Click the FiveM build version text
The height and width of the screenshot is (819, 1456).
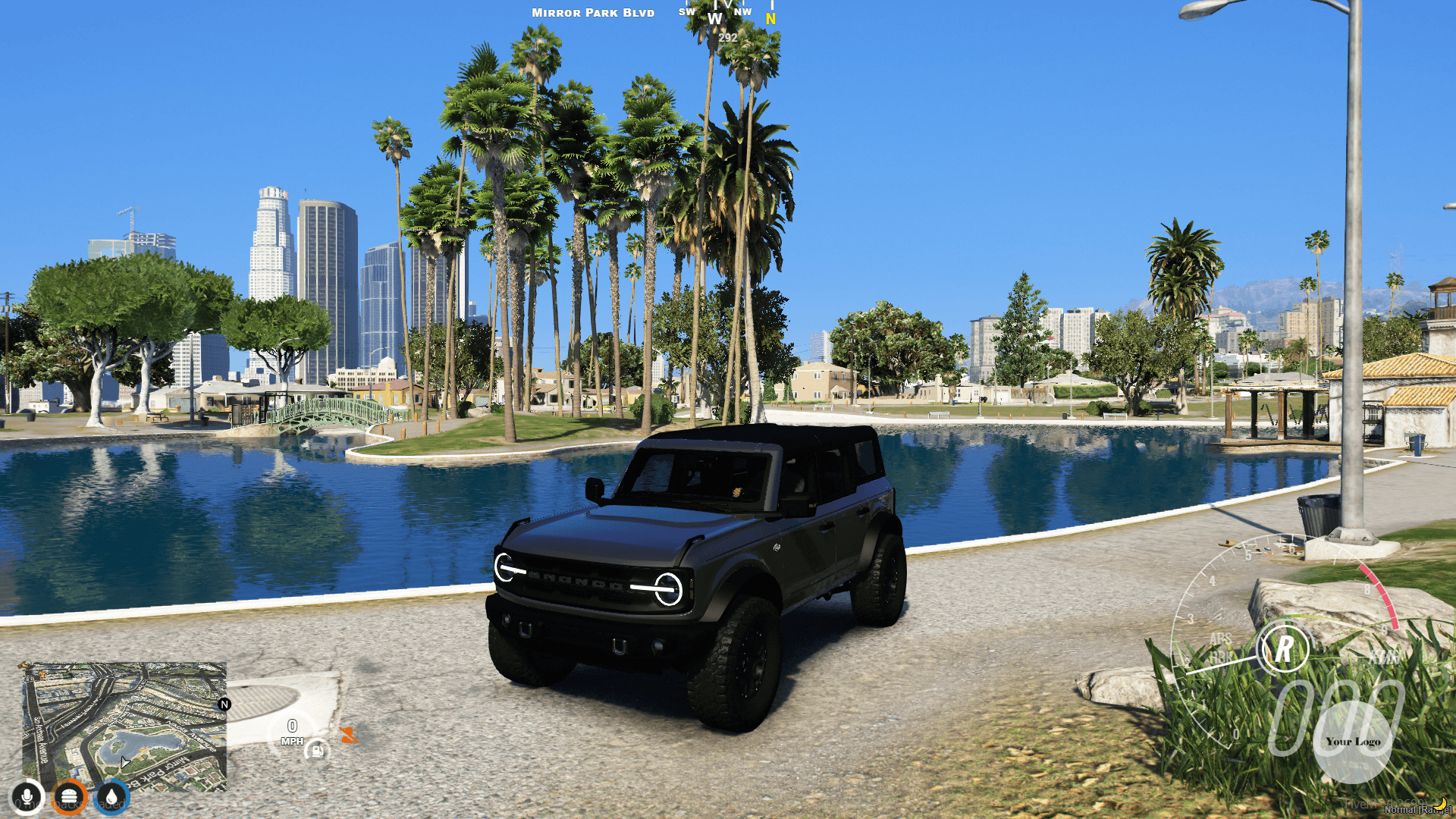1386,804
